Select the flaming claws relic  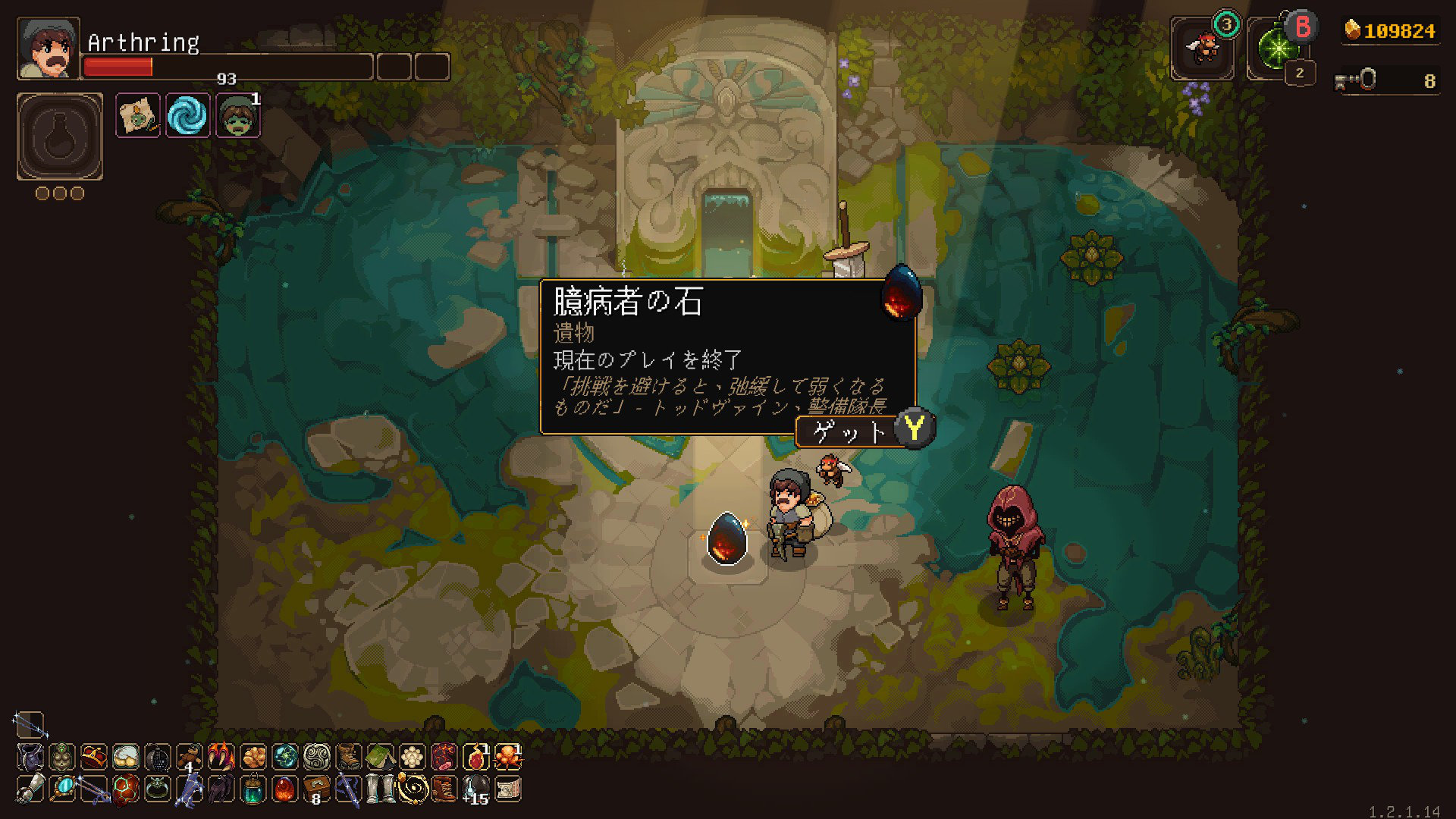tap(221, 756)
